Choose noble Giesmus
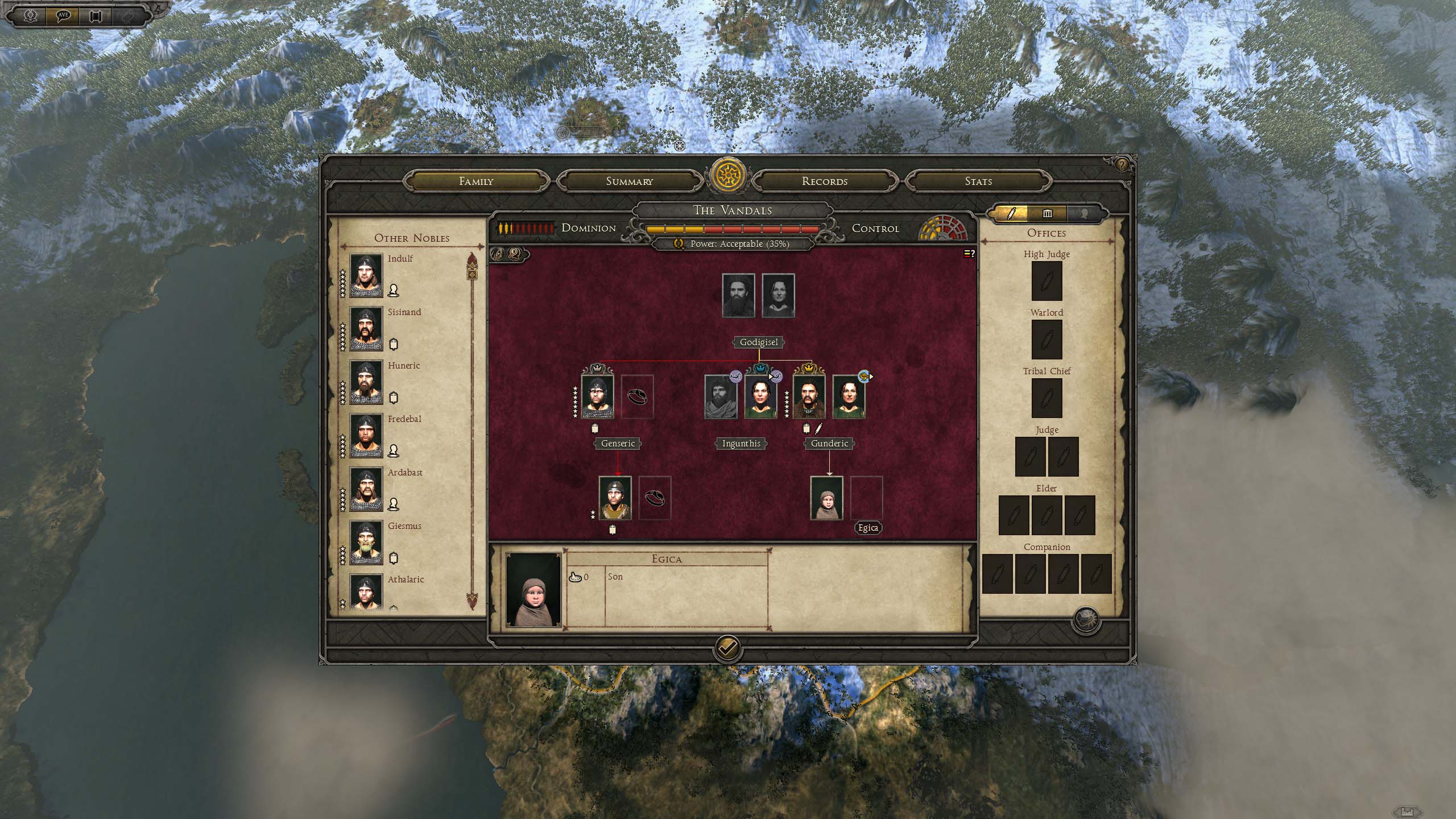1456x819 pixels. click(x=366, y=543)
